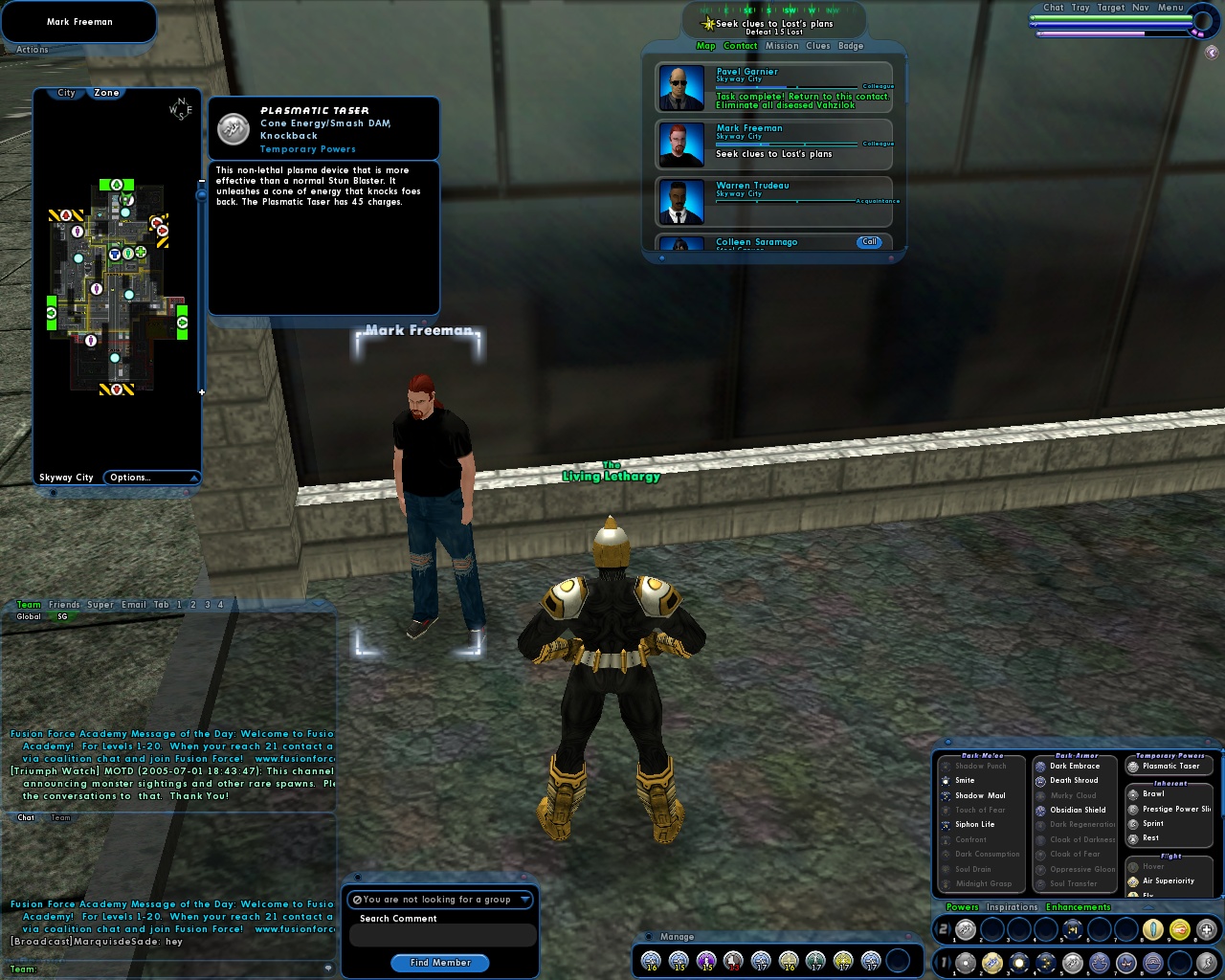Click the Search Comment text field
Image resolution: width=1225 pixels, height=980 pixels.
[x=441, y=934]
